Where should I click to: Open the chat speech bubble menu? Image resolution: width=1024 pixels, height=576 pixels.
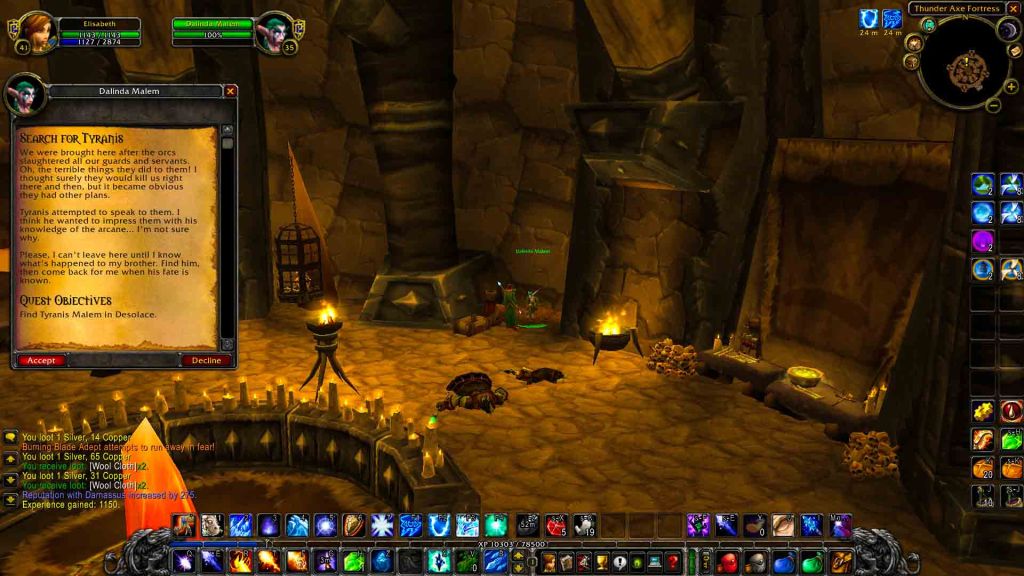click(x=10, y=437)
